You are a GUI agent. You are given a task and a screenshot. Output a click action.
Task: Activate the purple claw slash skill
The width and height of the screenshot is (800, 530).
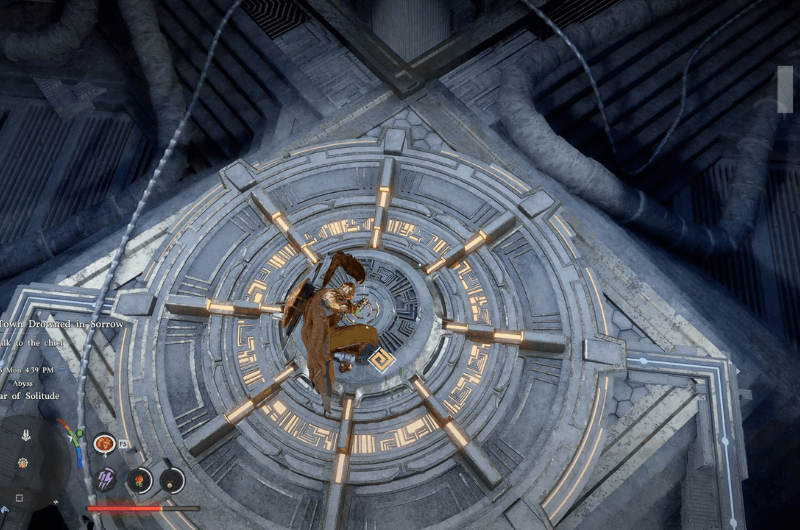pos(105,478)
